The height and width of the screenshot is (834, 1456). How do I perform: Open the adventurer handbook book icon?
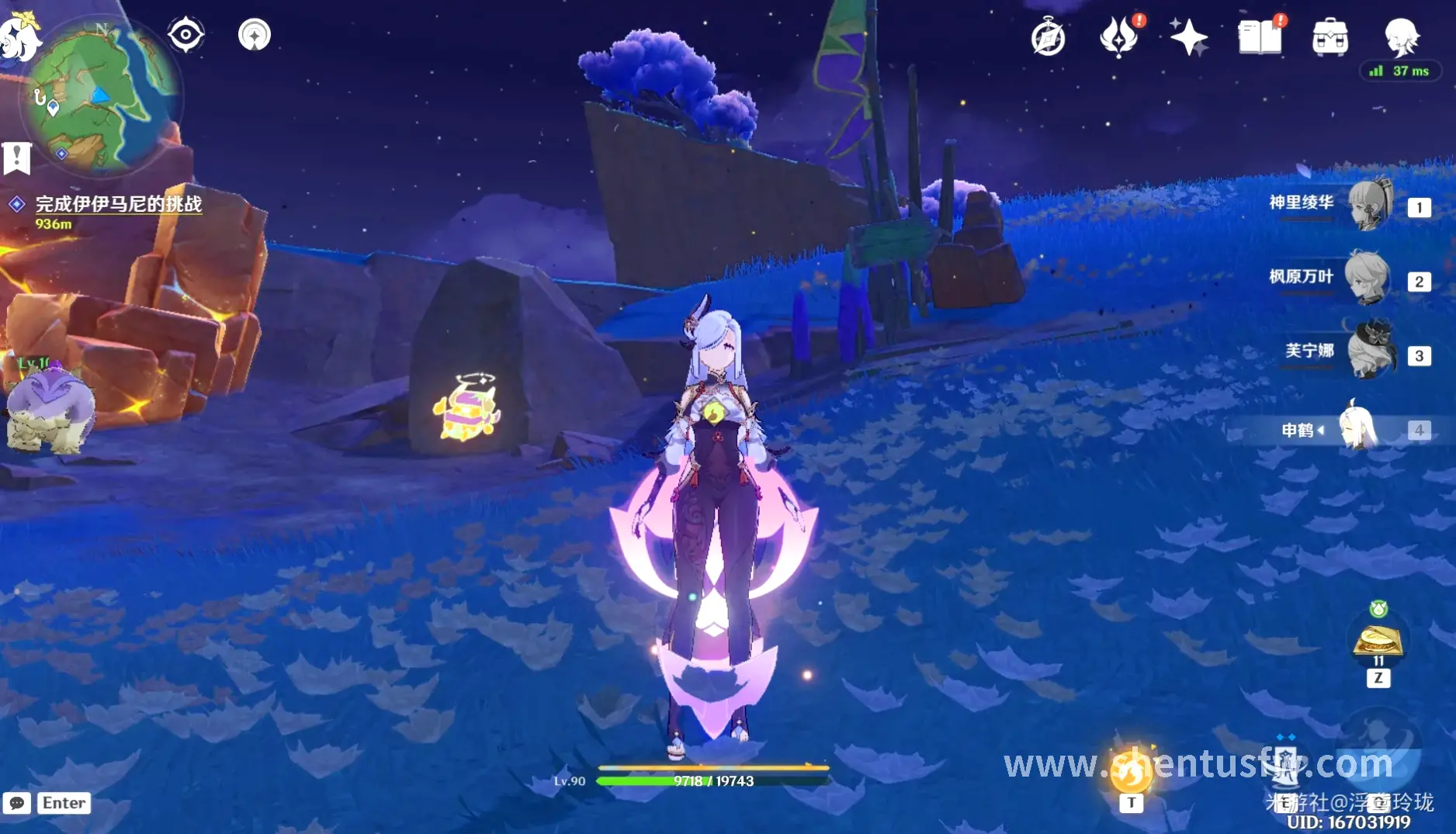1259,37
